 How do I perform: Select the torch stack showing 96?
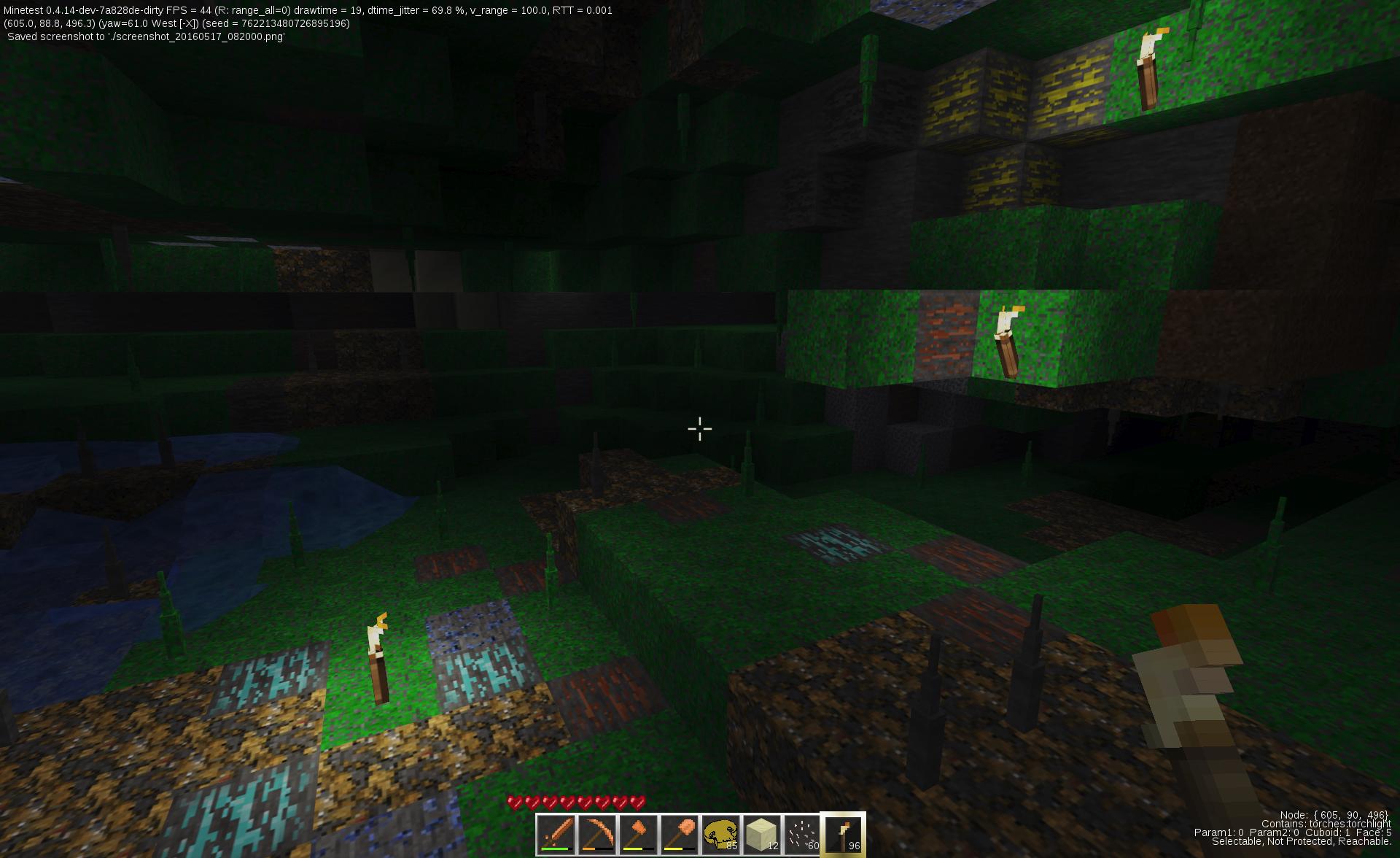842,835
